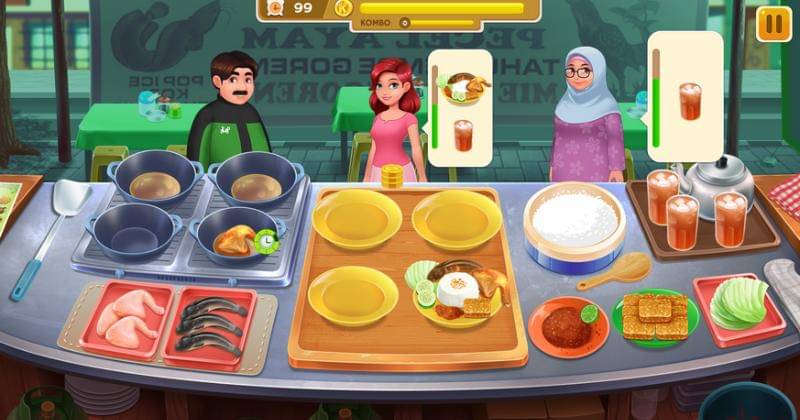The height and width of the screenshot is (420, 800).
Task: Take the fried chicken from the pan
Action: pyautogui.click(x=231, y=238)
